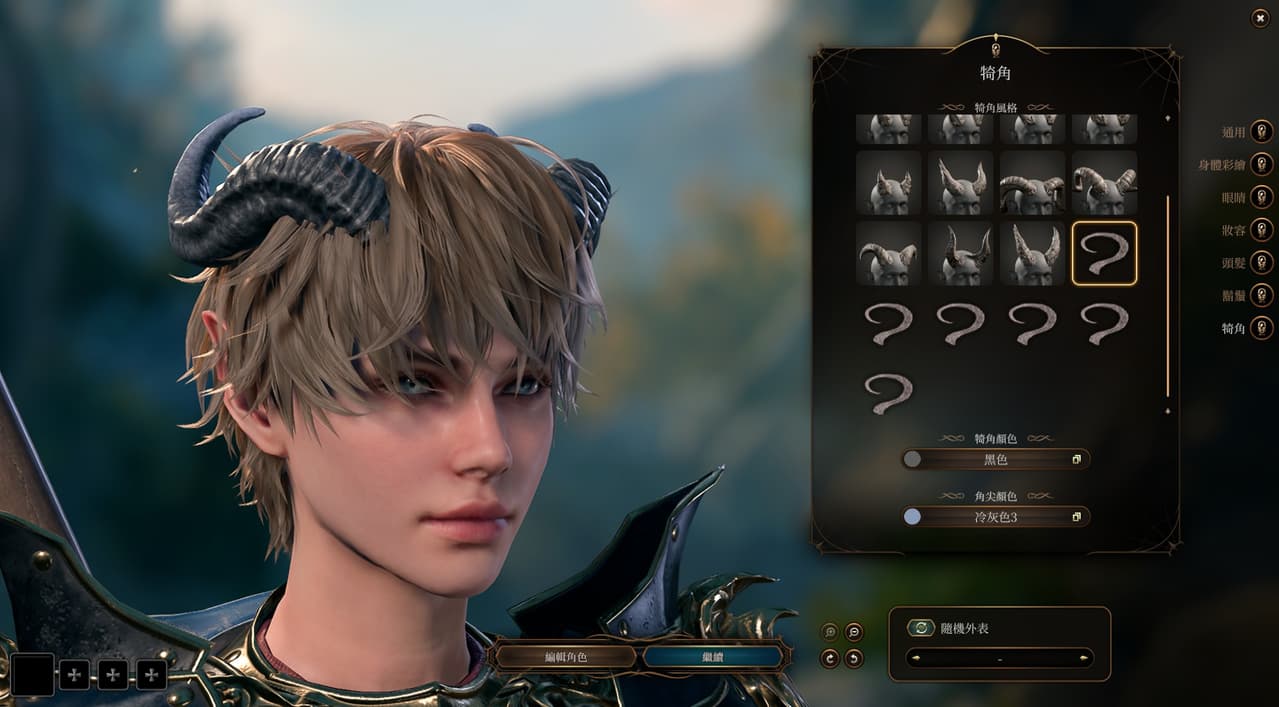Open the 冷灰色3 horn tip colour dropdown
The height and width of the screenshot is (707, 1279).
(x=996, y=517)
